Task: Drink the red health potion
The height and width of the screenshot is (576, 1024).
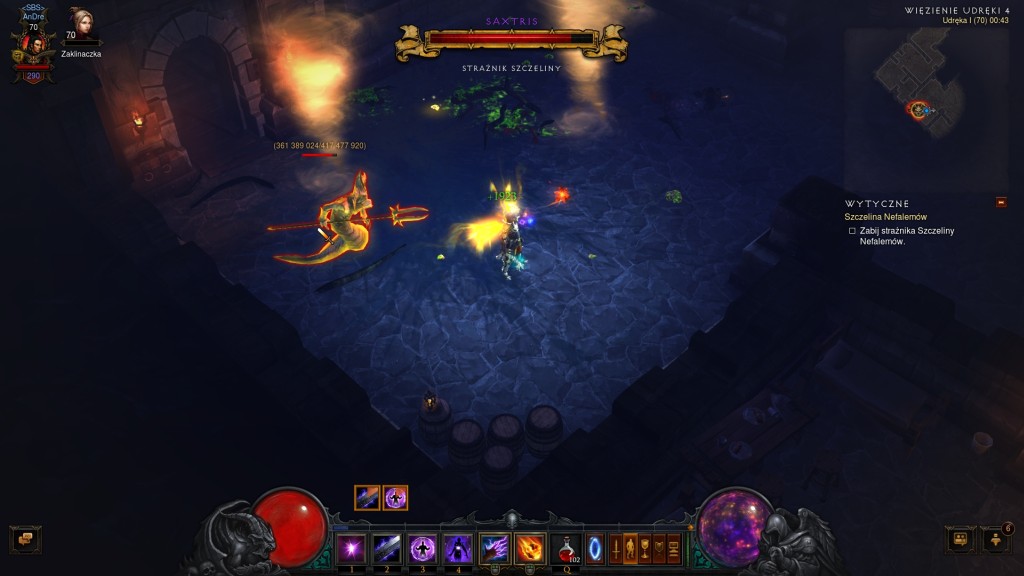Action: (567, 548)
